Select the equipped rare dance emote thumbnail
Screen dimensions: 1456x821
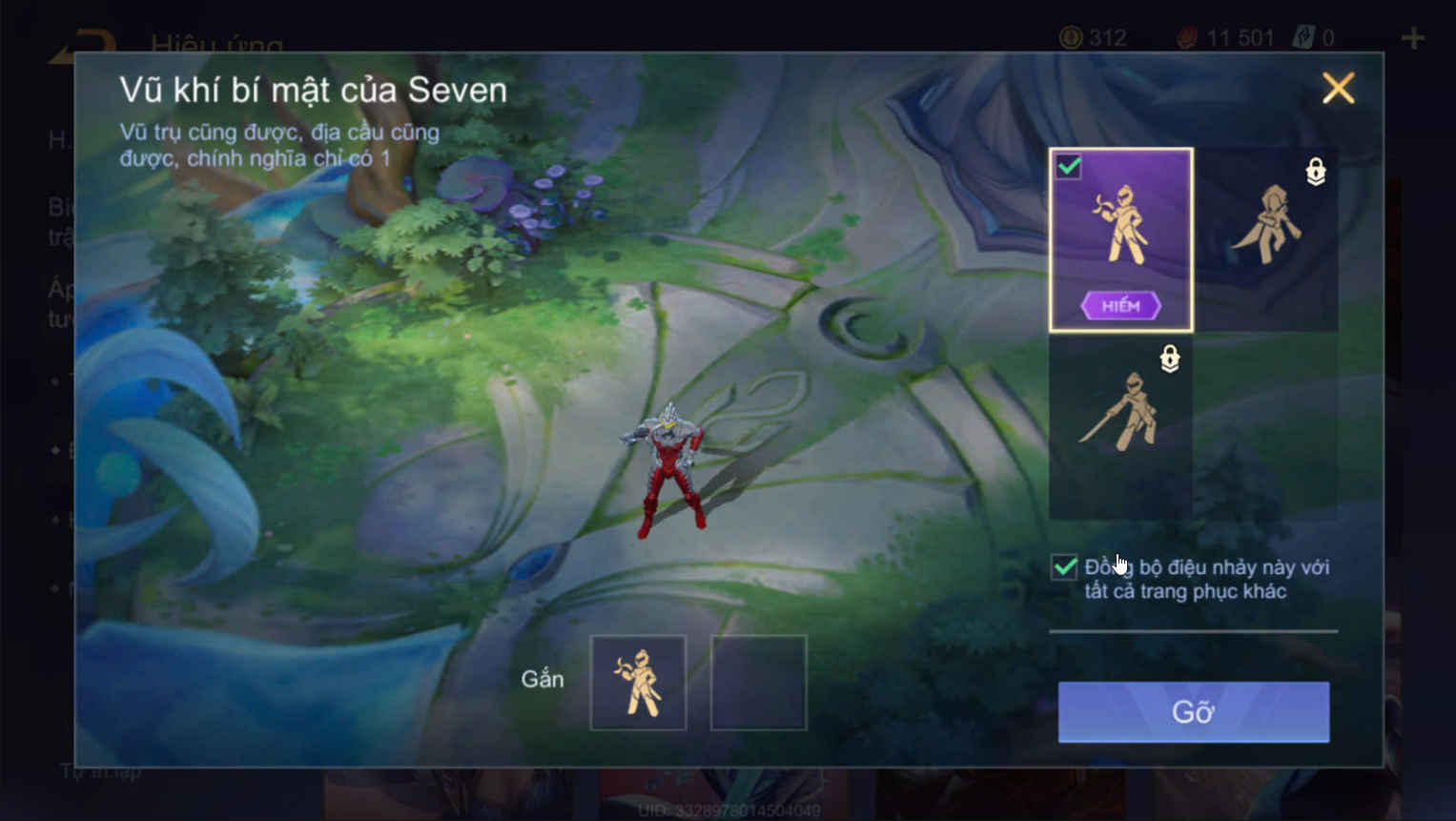pyautogui.click(x=1120, y=236)
